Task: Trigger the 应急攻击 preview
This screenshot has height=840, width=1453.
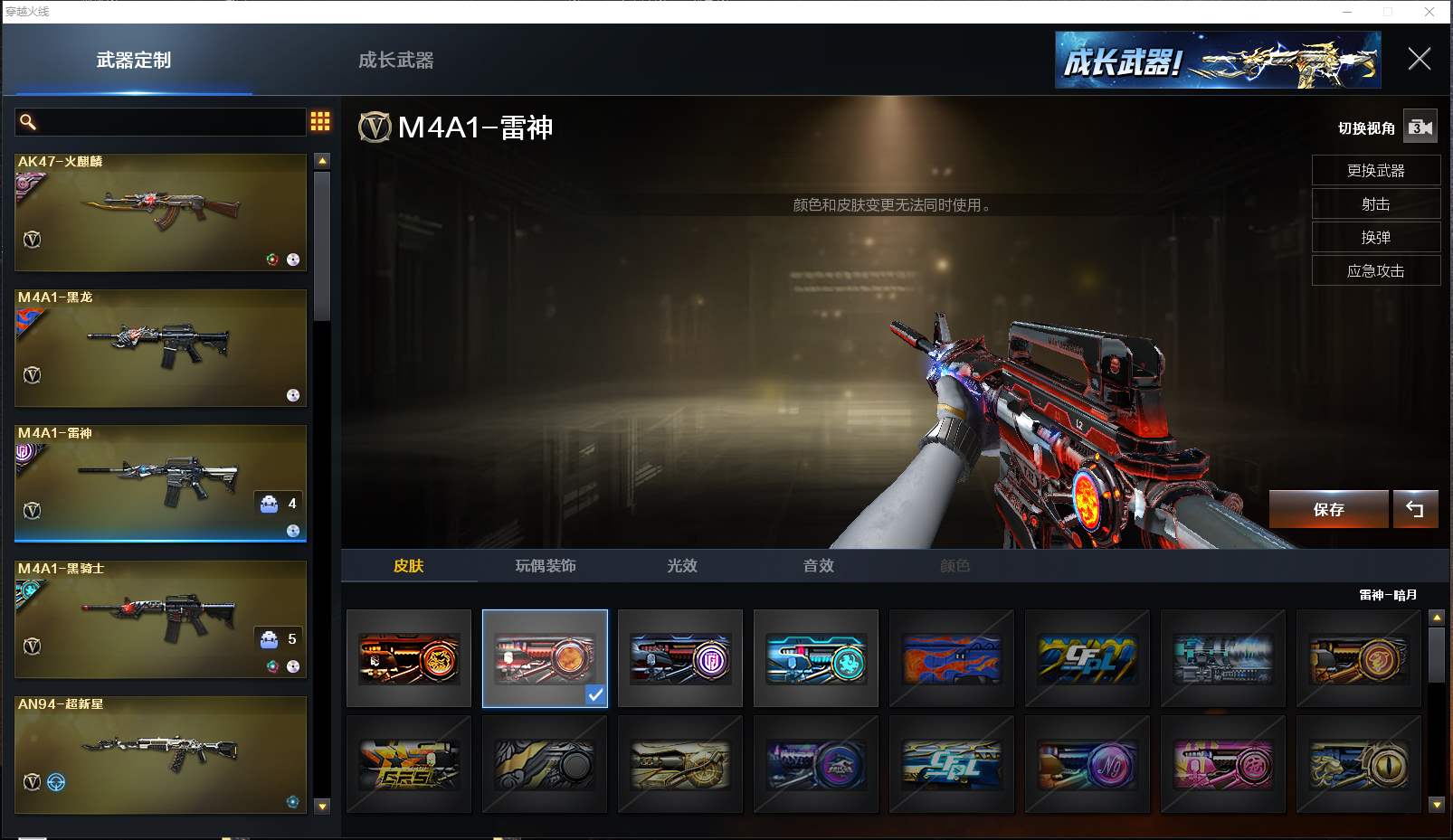Action: pyautogui.click(x=1375, y=271)
